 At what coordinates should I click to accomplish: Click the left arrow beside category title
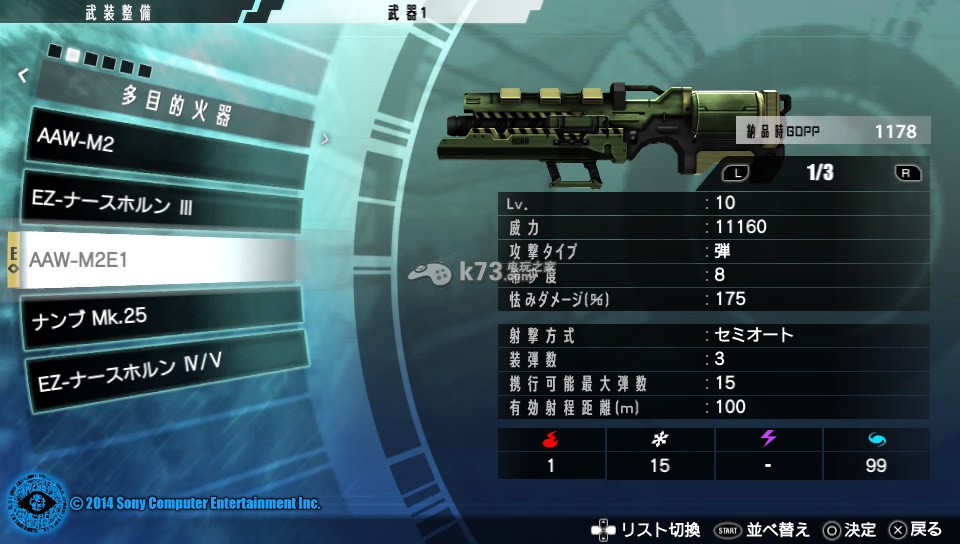point(22,74)
